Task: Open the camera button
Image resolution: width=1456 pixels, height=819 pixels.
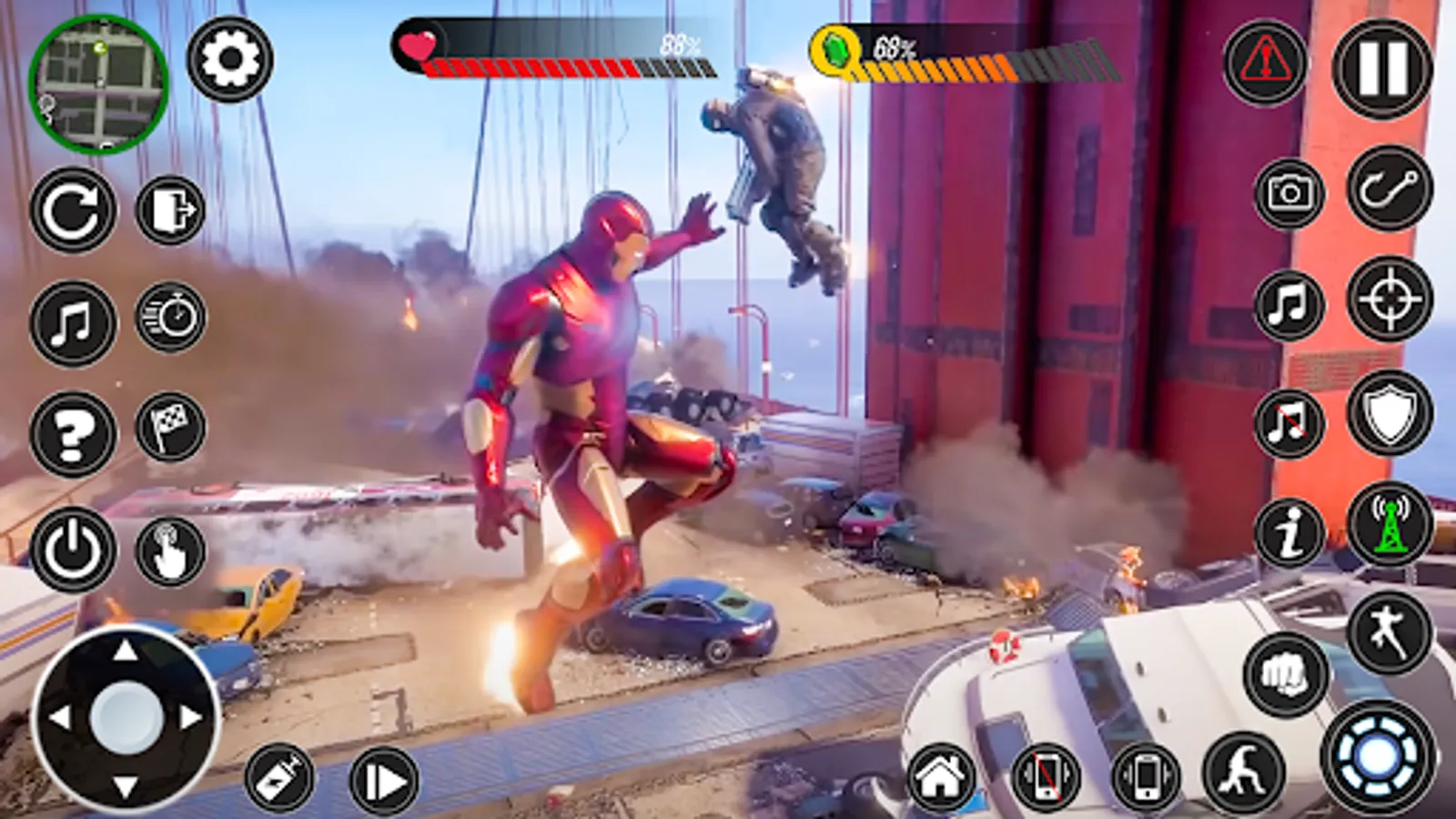Action: [x=1289, y=193]
